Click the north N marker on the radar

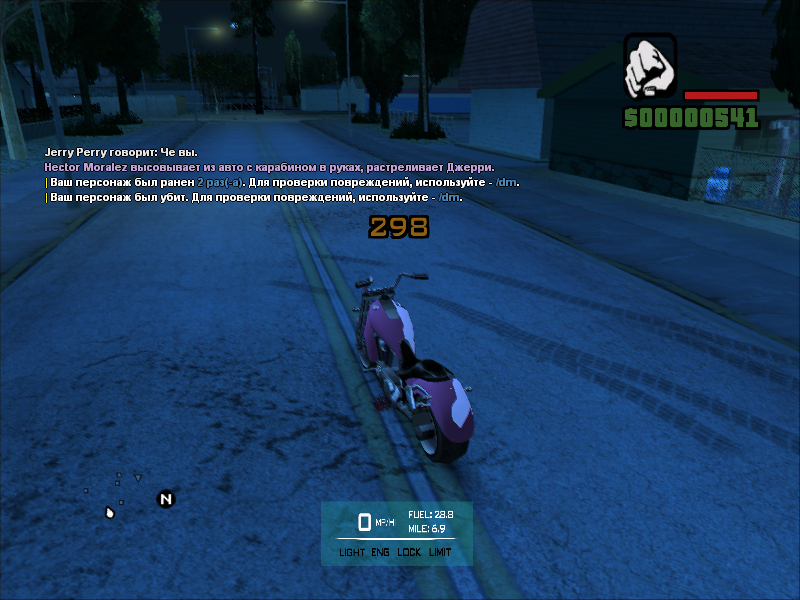pos(166,499)
